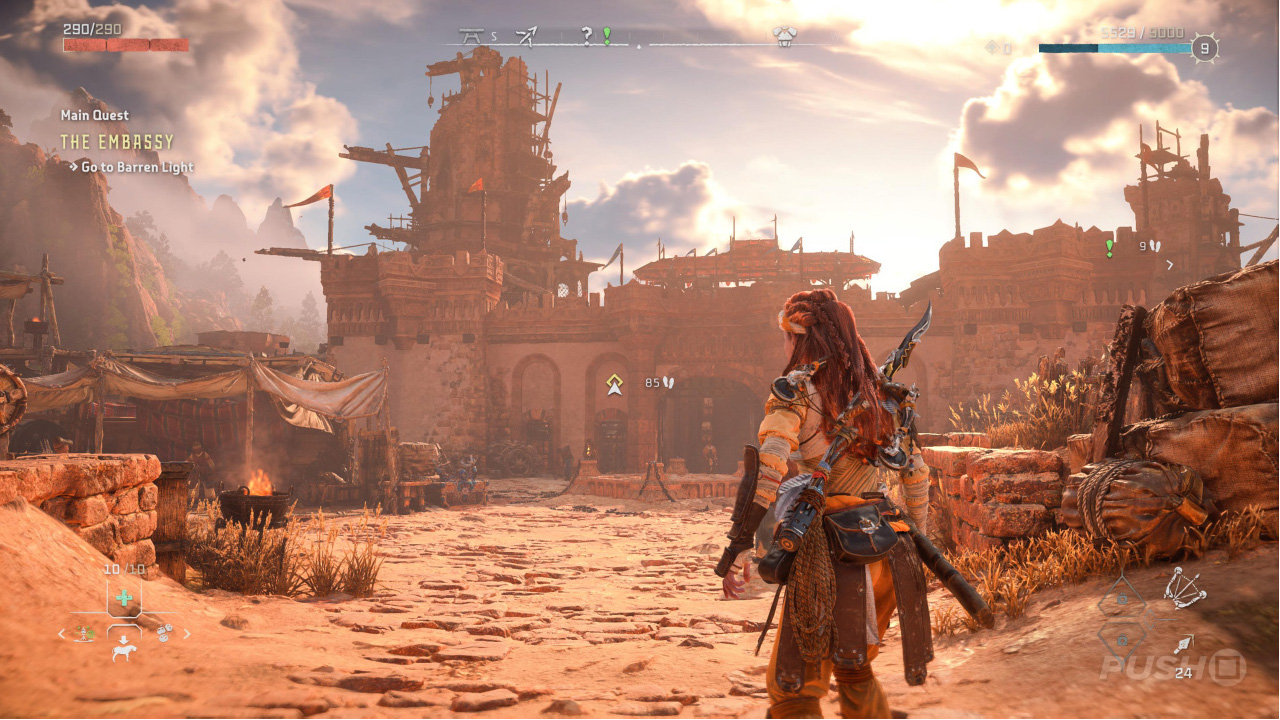Viewport: 1280px width, 720px height.
Task: Open the level 9 player badge
Action: coord(1205,48)
